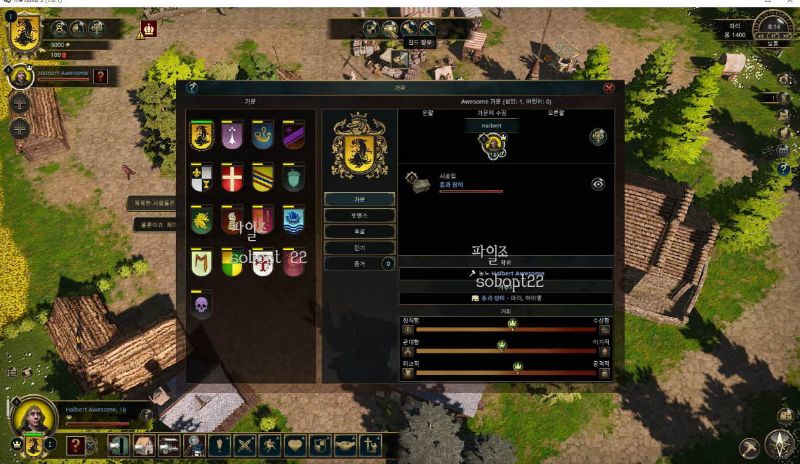Open the compass rose button
Image resolution: width=800 pixels, height=464 pixels.
pos(778,445)
